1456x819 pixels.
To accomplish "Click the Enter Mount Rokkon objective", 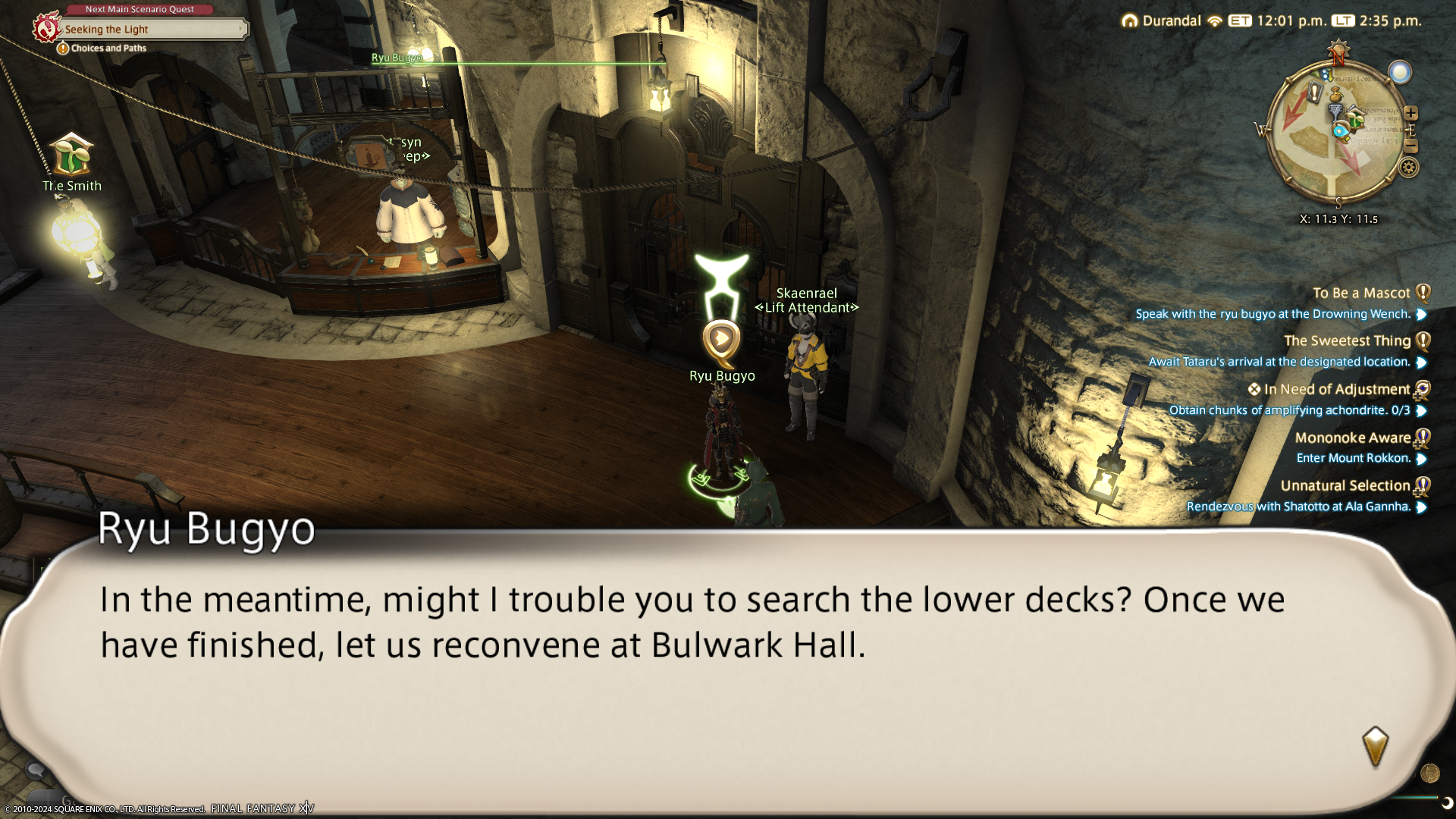I will 1353,458.
